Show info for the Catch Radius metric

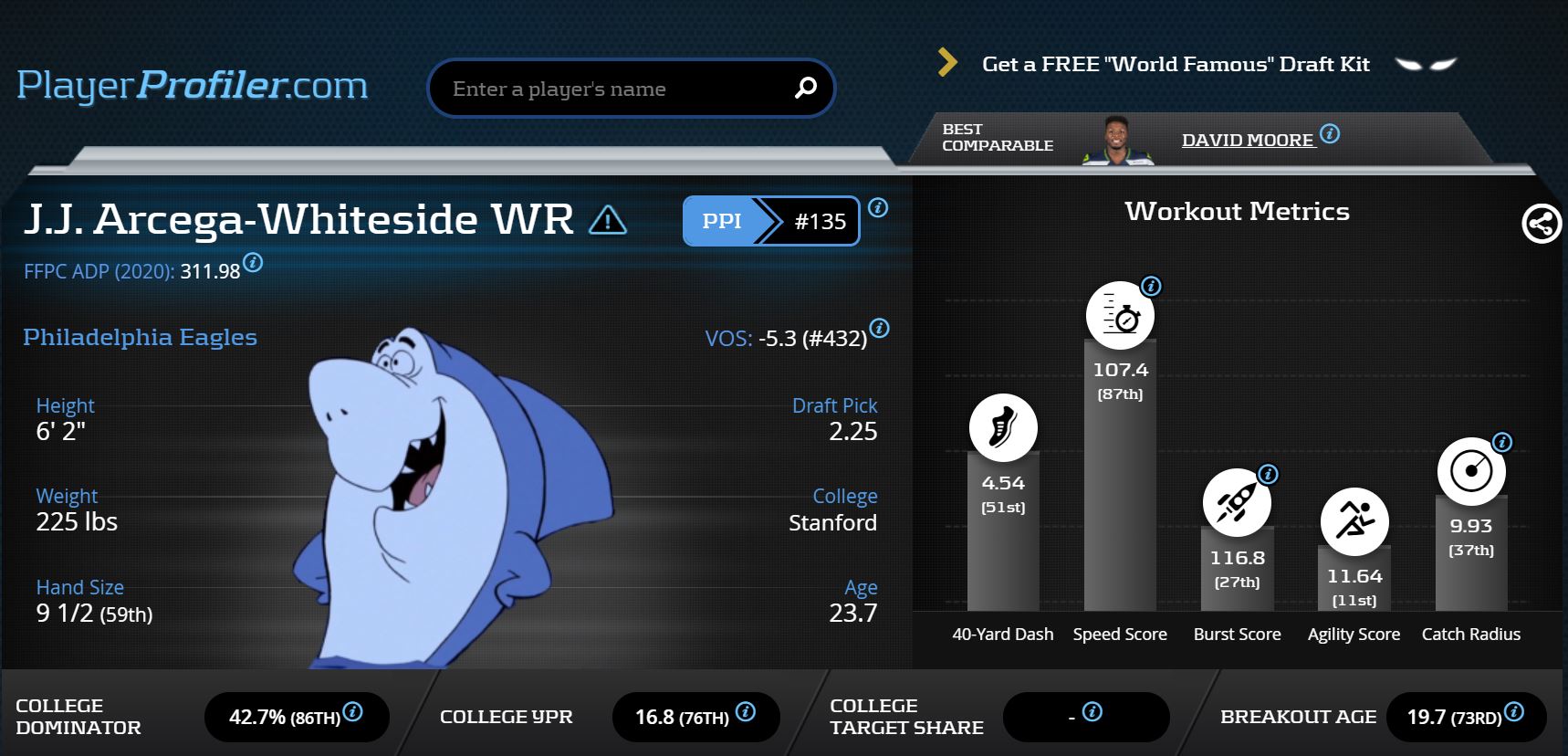(1501, 443)
